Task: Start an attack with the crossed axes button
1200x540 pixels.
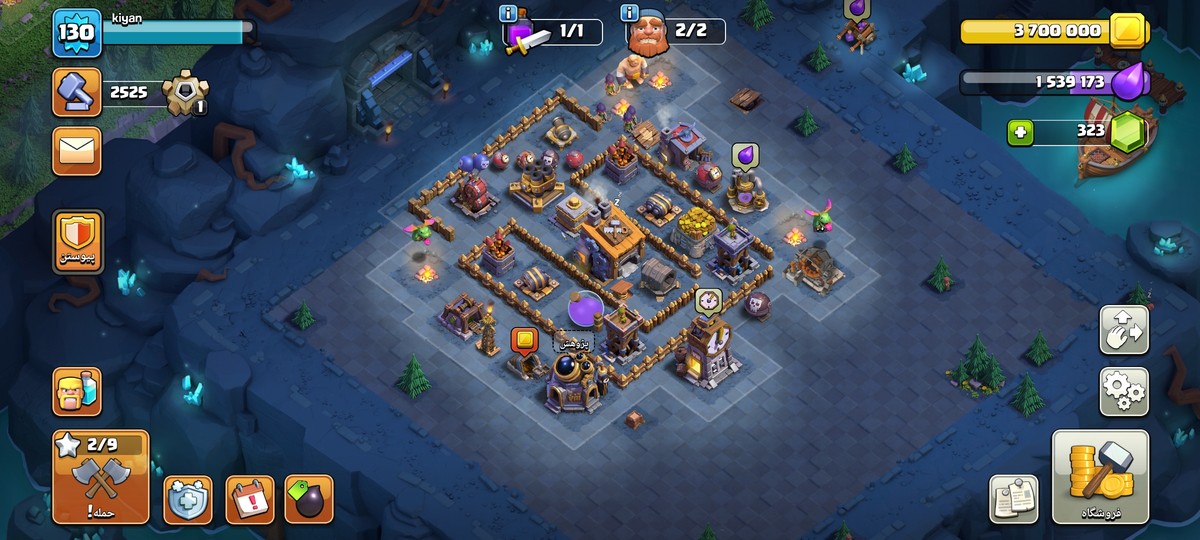Action: pos(100,478)
